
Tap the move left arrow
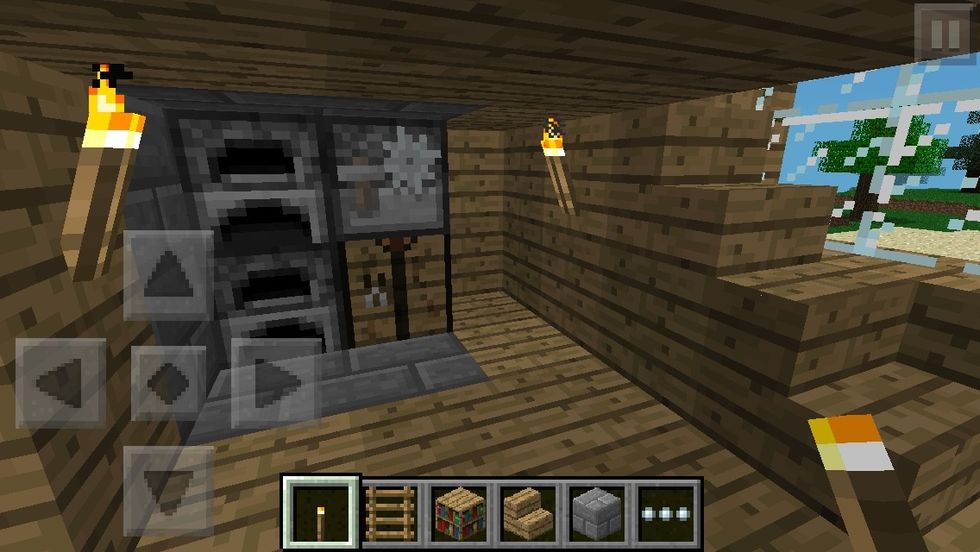[61, 383]
